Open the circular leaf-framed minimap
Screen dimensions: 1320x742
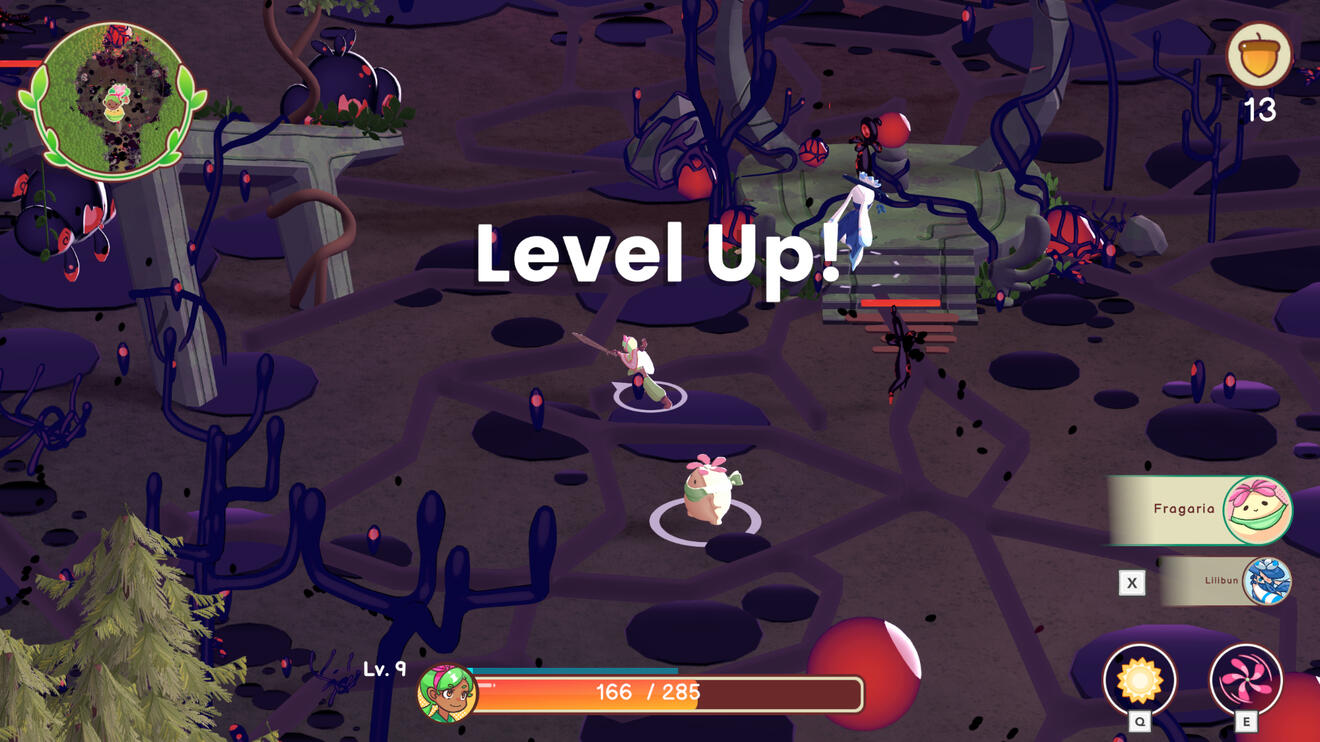coord(112,100)
